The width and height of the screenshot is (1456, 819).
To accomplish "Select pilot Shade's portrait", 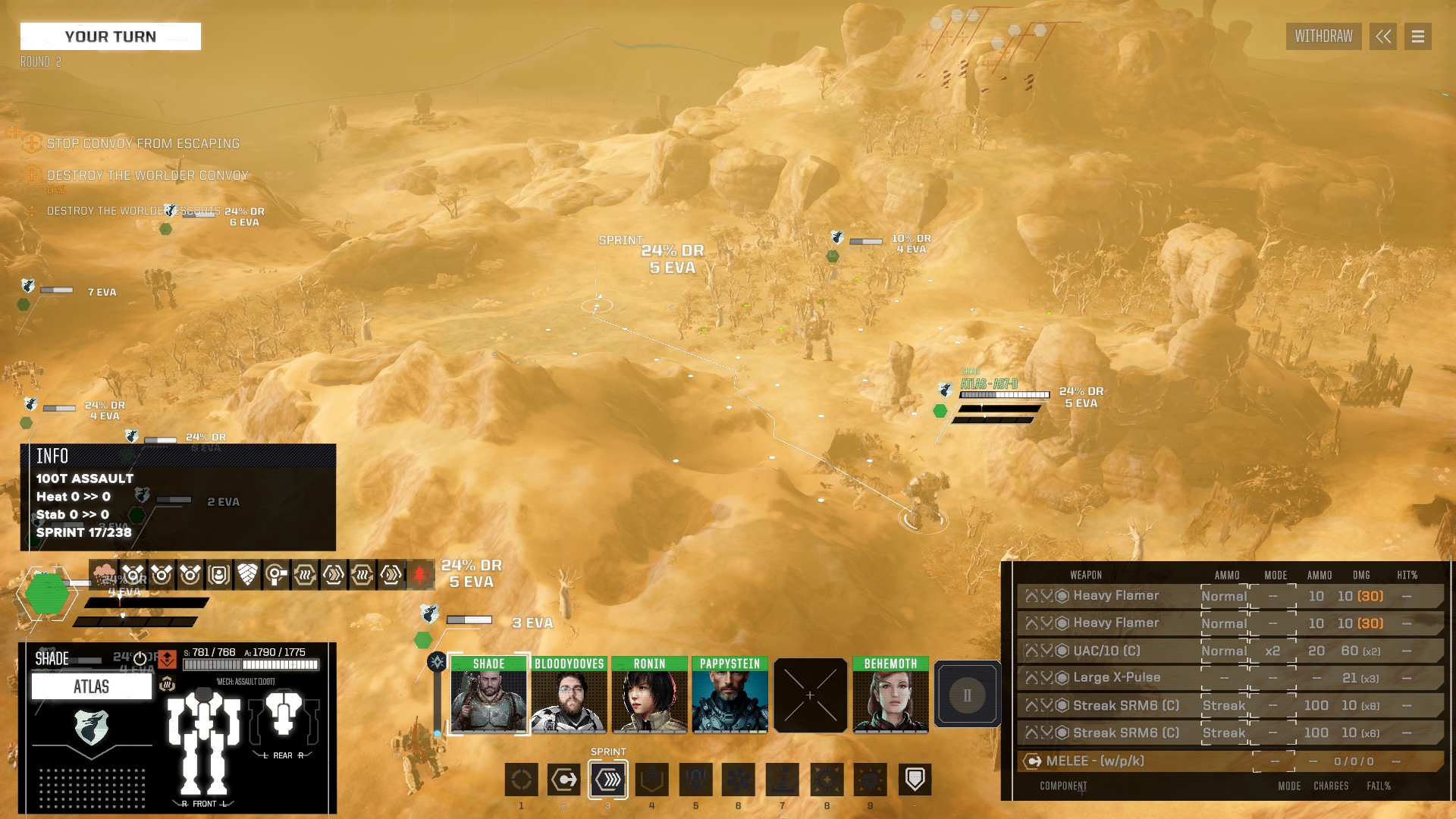I will coord(488,695).
